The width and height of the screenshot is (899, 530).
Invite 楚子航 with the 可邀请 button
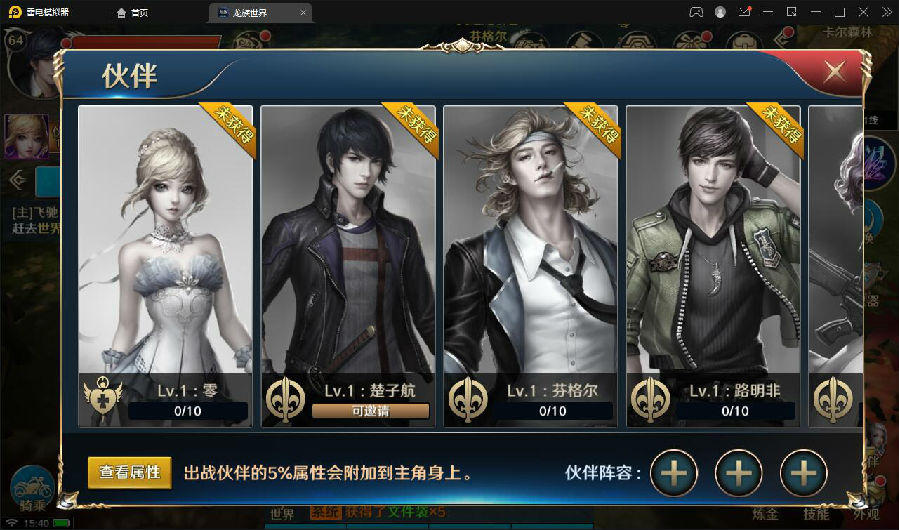tap(370, 411)
